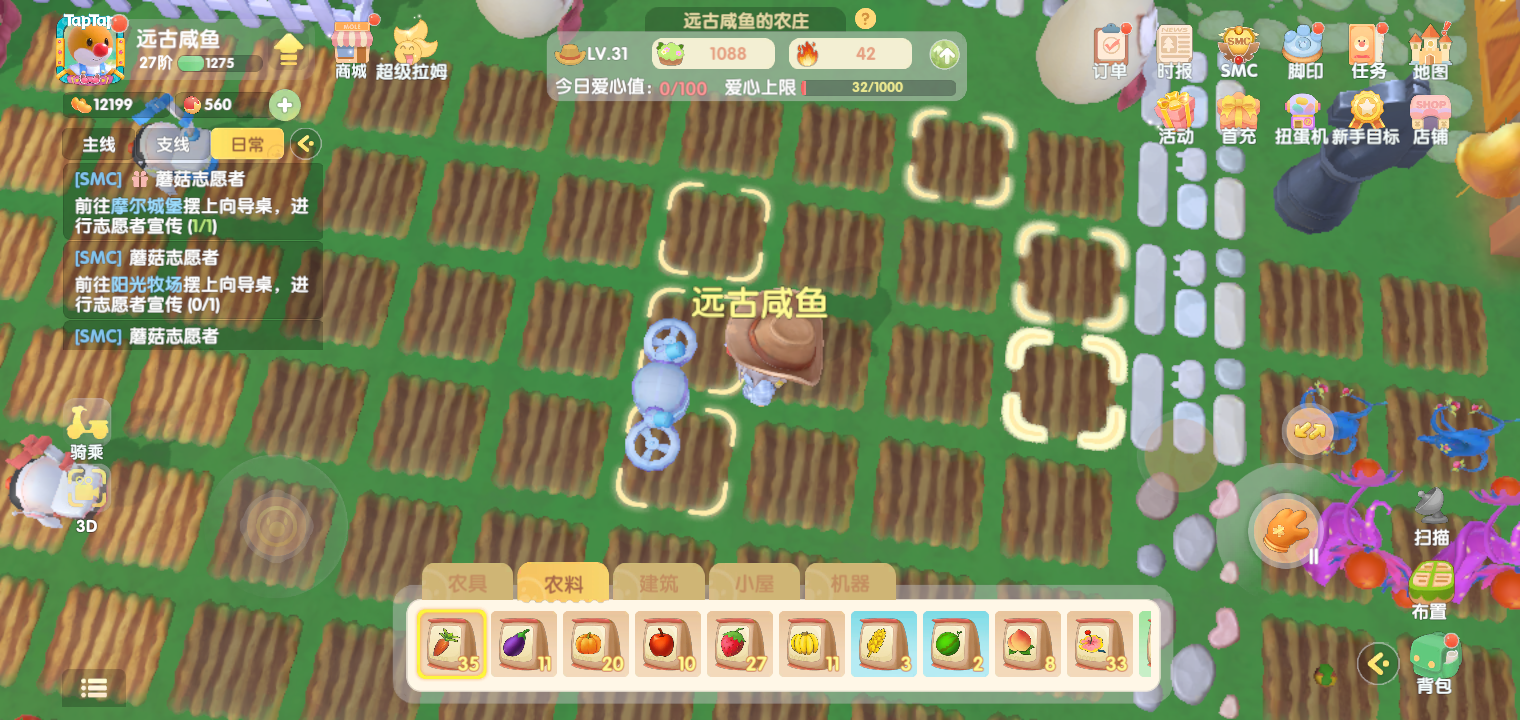Toggle the 3D camera view
Image resolution: width=1520 pixels, height=720 pixels.
pos(86,490)
